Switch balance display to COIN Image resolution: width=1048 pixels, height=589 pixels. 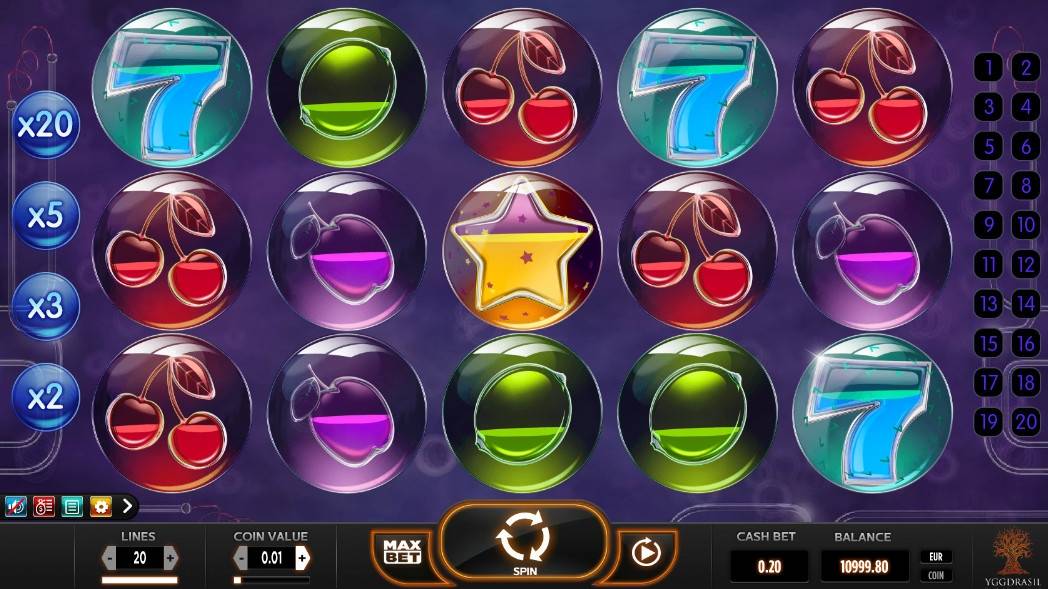[x=937, y=575]
